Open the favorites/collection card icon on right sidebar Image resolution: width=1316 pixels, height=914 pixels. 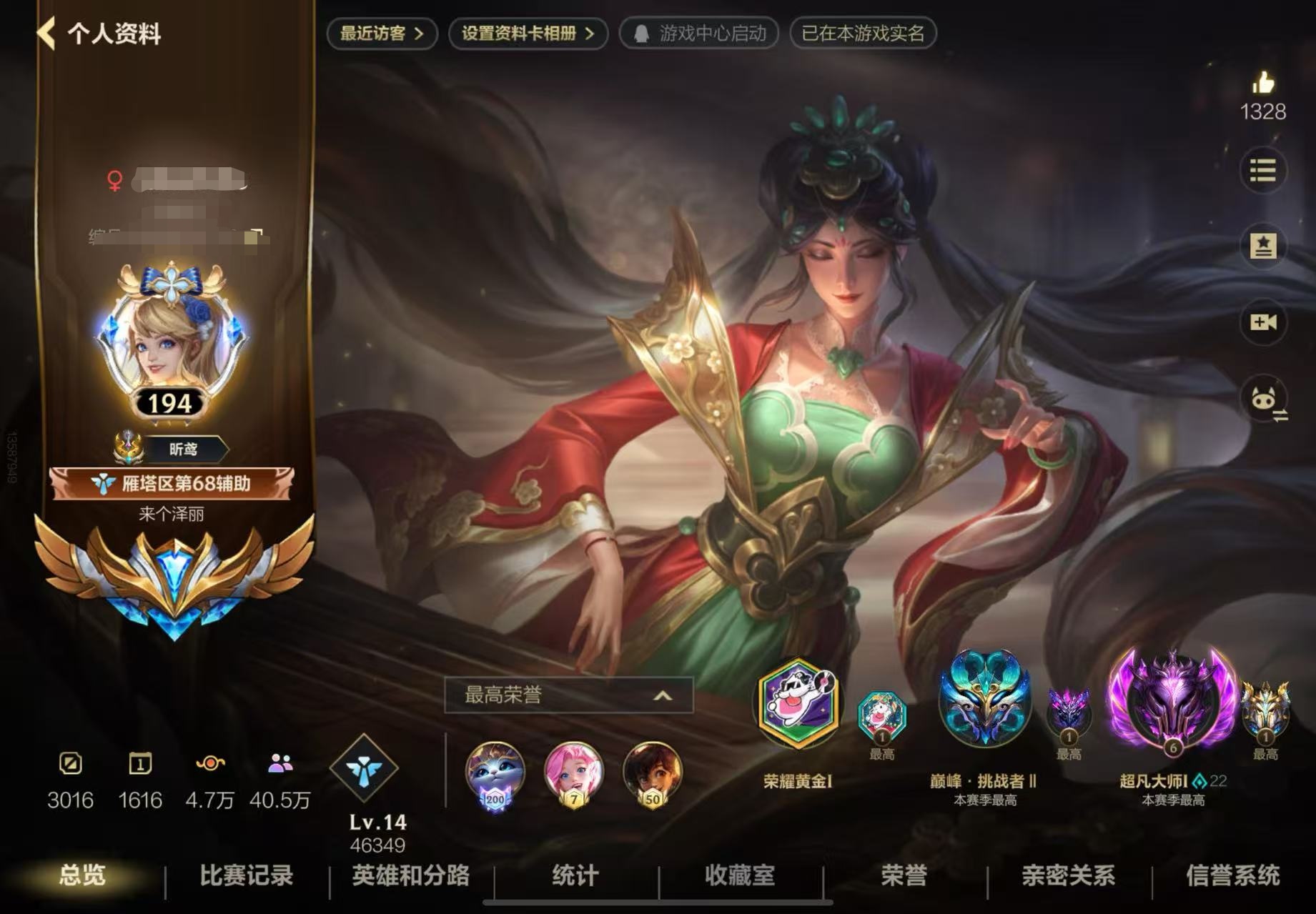(1264, 247)
